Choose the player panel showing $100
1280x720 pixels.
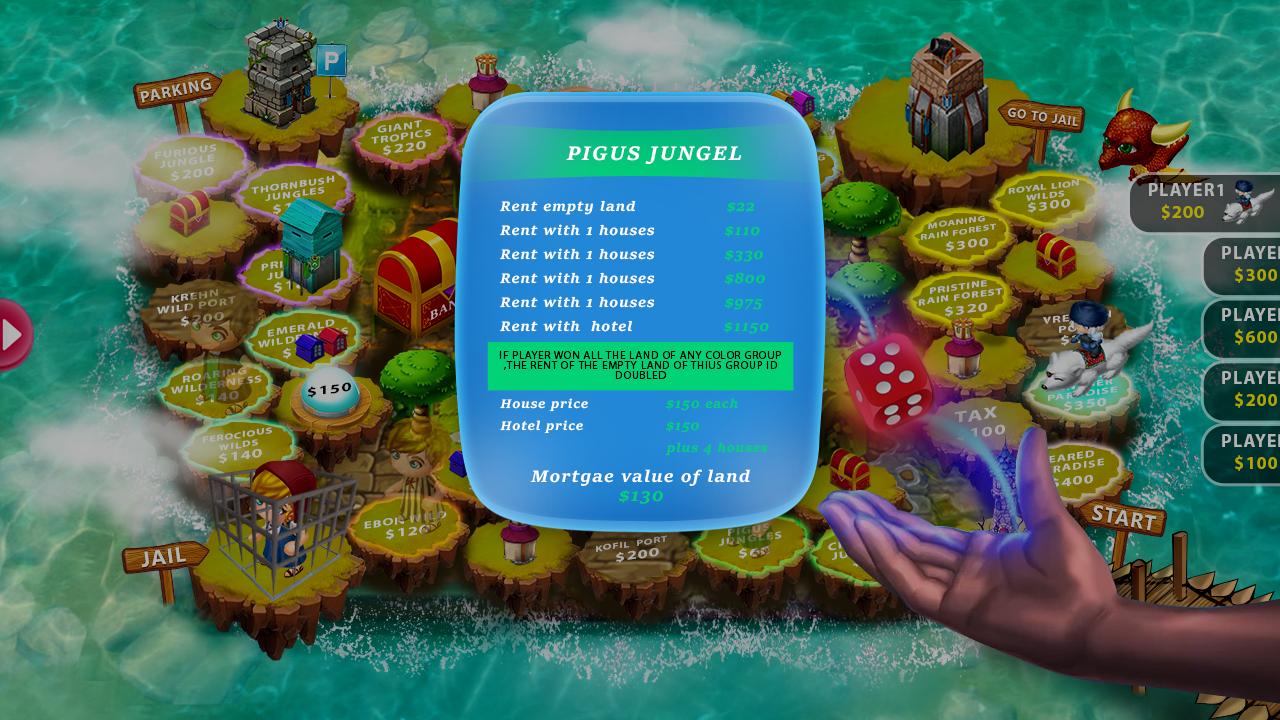(1243, 453)
